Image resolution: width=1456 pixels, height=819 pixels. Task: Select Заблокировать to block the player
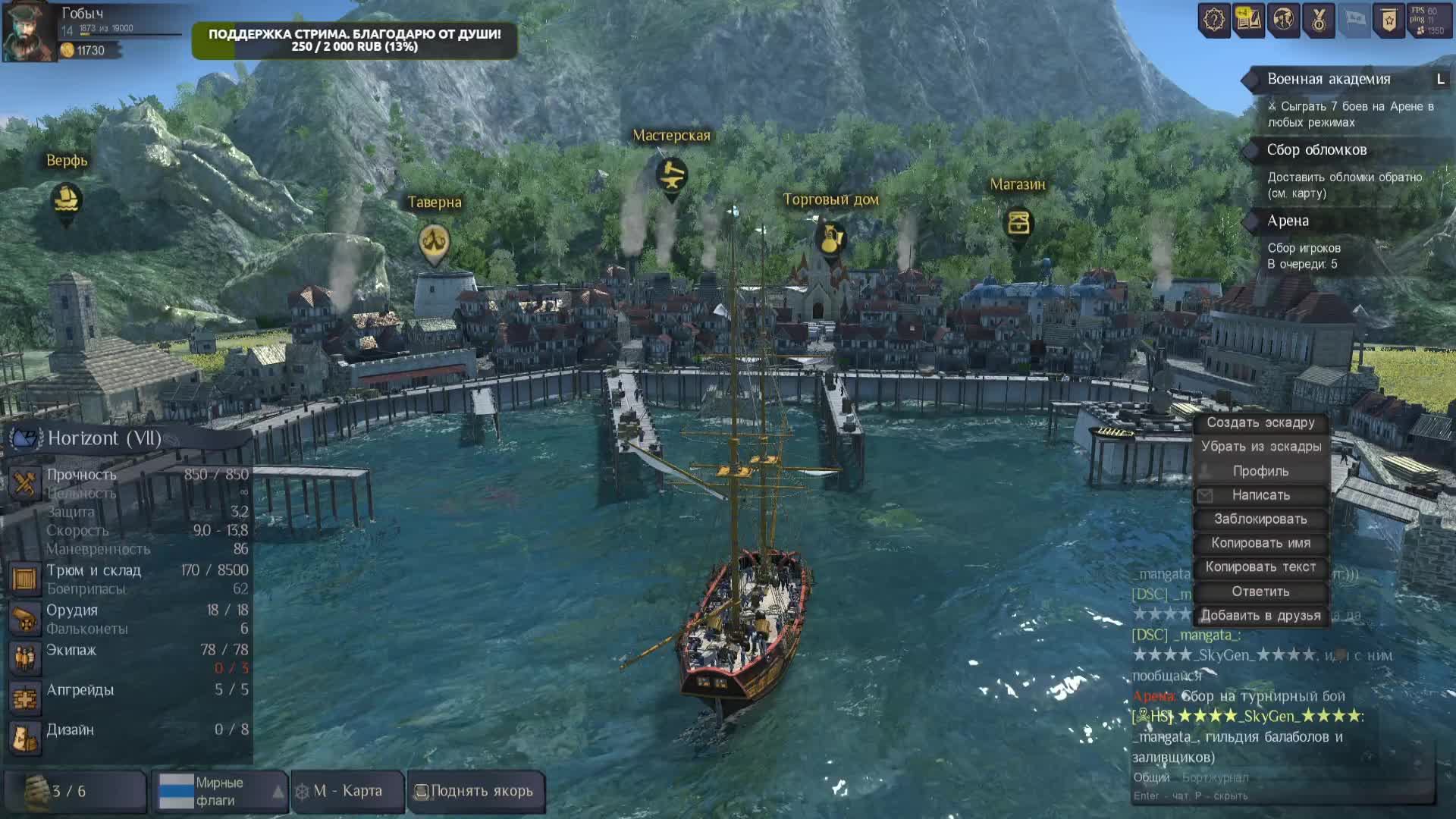pos(1260,519)
